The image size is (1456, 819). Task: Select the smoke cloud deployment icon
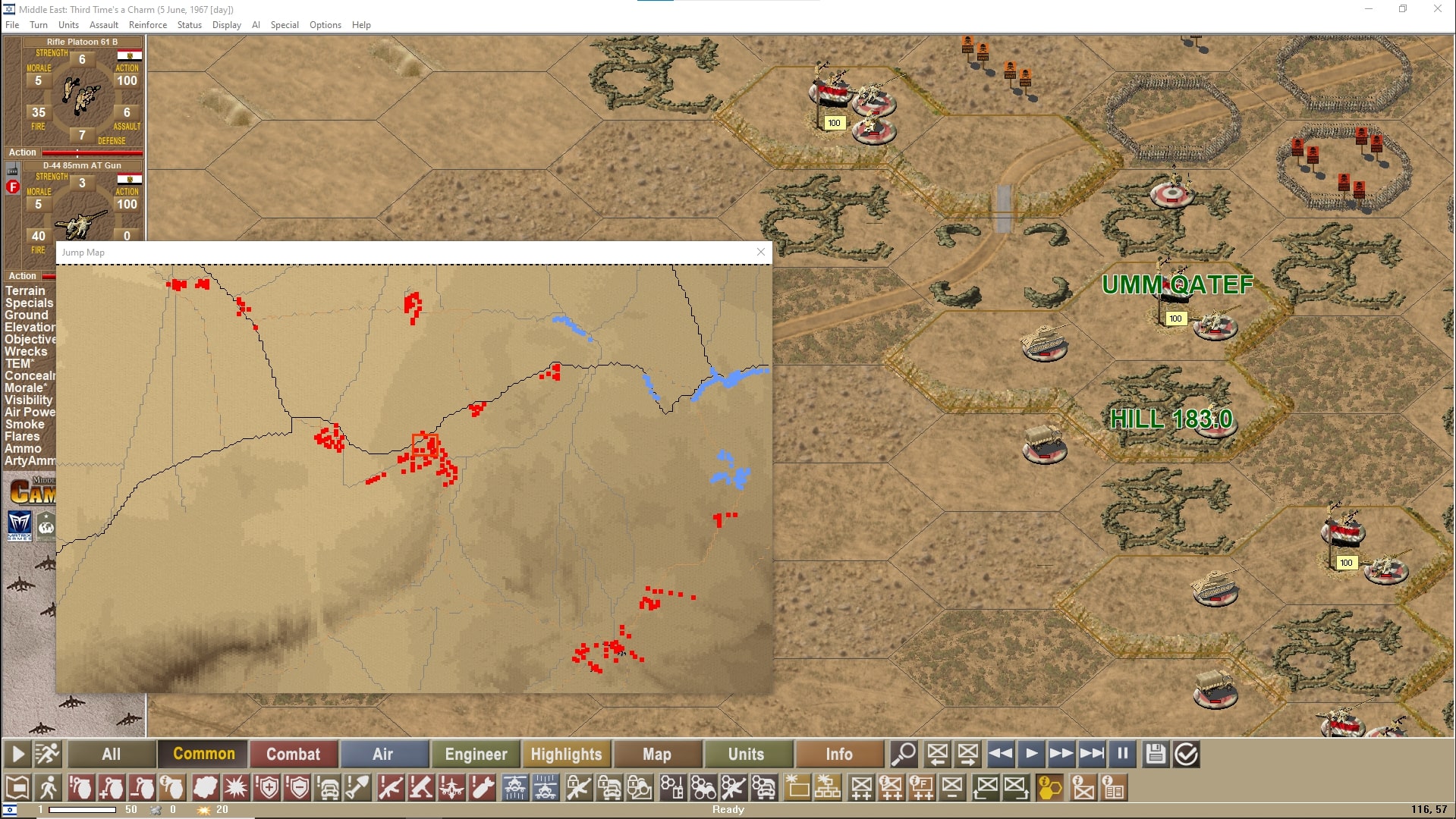click(206, 788)
